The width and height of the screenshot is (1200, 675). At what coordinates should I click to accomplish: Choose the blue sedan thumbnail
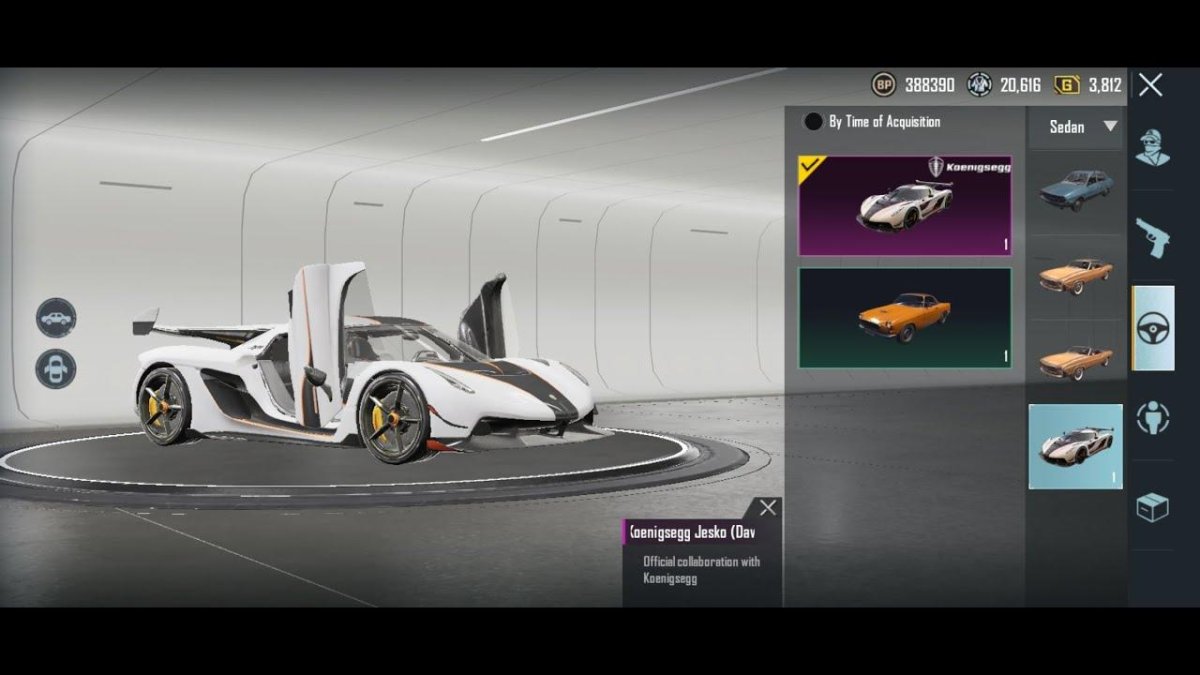click(1075, 189)
